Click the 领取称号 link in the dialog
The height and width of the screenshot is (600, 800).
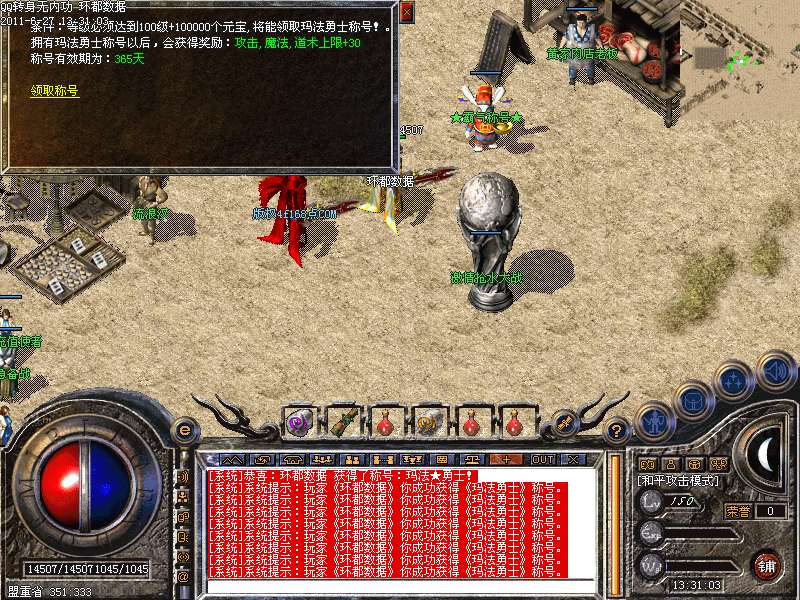pos(54,90)
